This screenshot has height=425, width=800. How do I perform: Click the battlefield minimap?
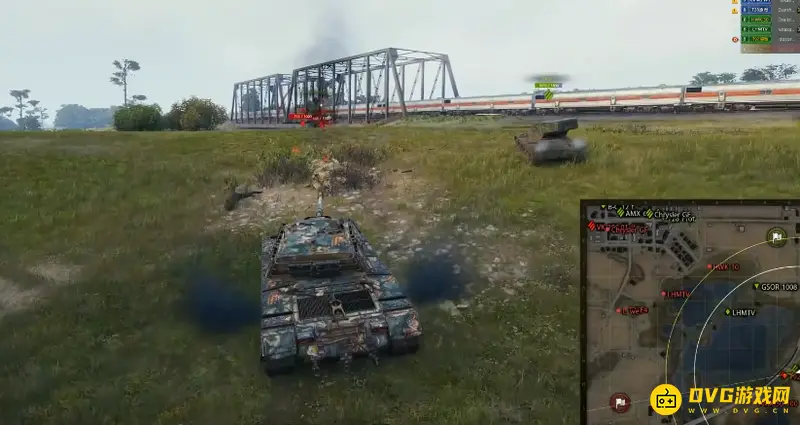pos(691,312)
